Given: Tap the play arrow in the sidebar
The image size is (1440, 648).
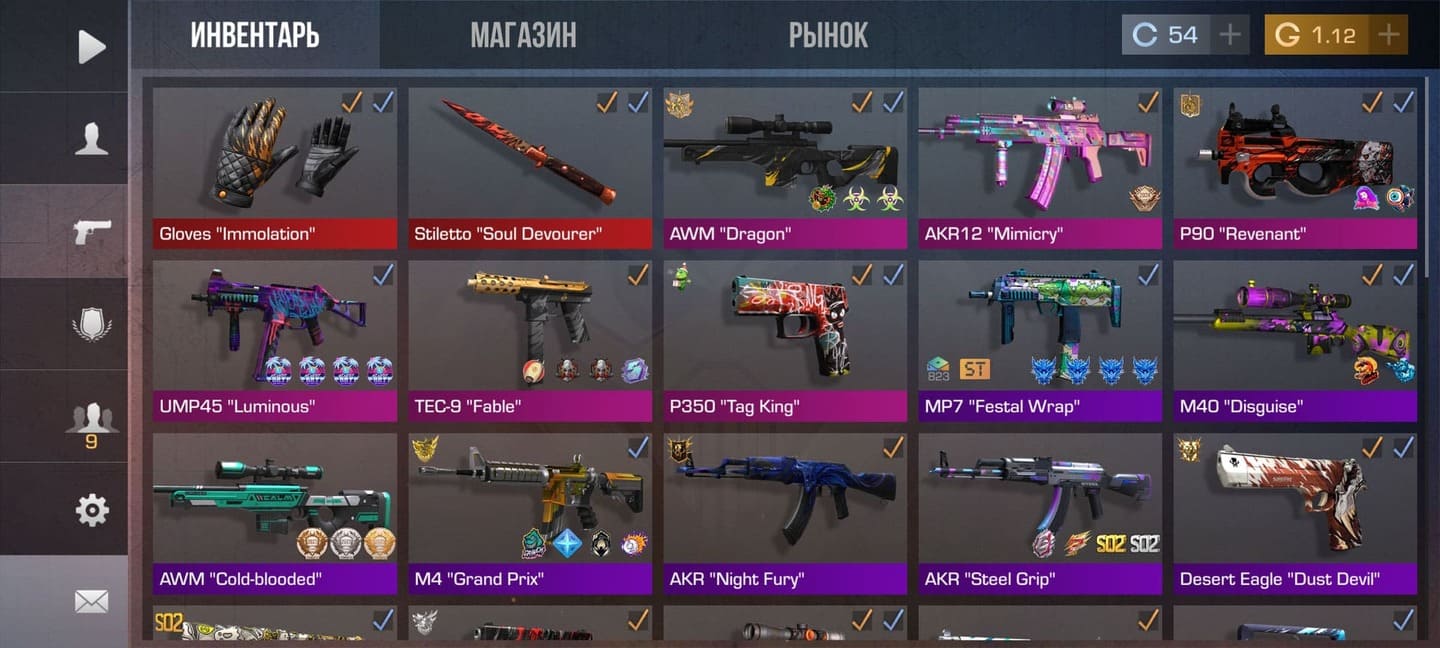Looking at the screenshot, I should (91, 46).
